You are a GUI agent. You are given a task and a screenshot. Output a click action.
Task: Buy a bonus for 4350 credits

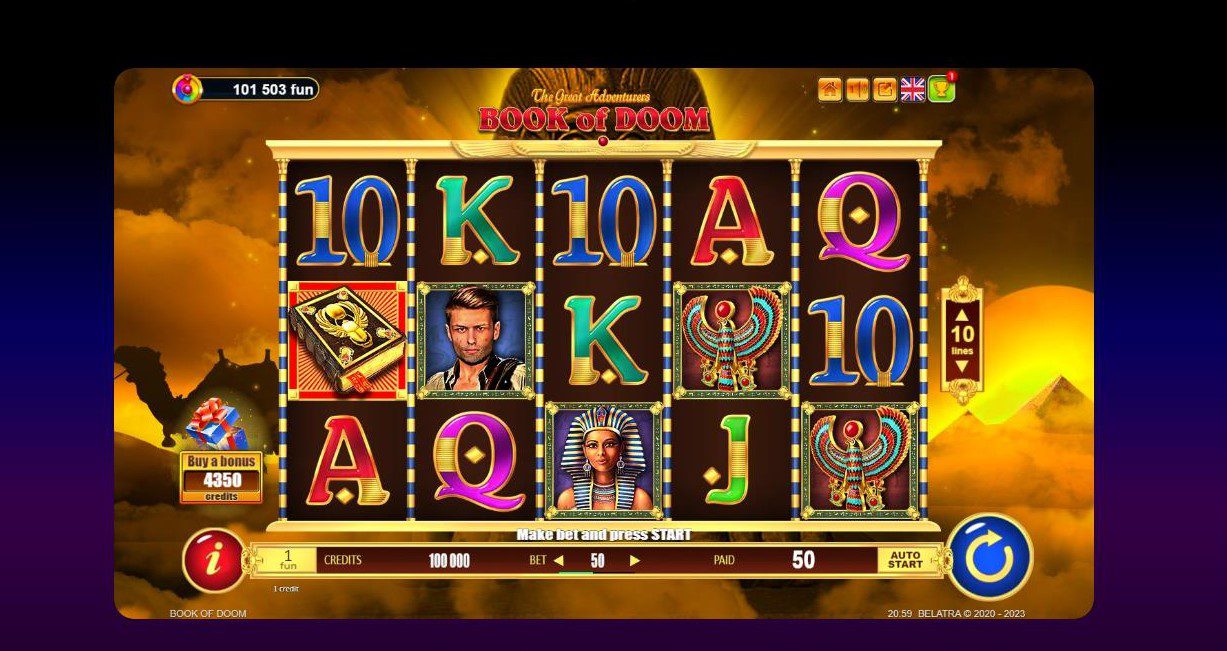pyautogui.click(x=221, y=477)
